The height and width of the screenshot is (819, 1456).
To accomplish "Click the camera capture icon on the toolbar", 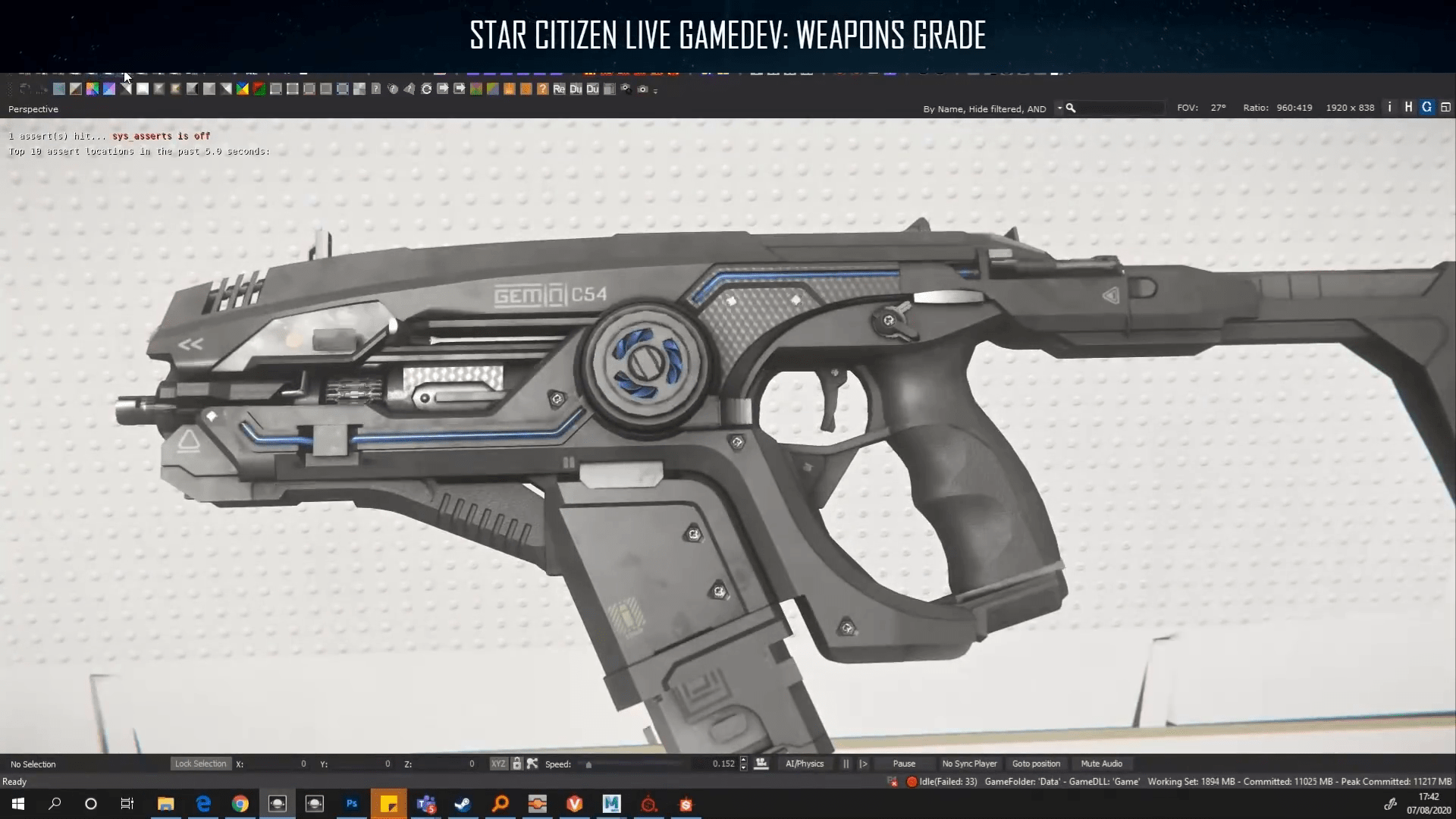I will (643, 89).
